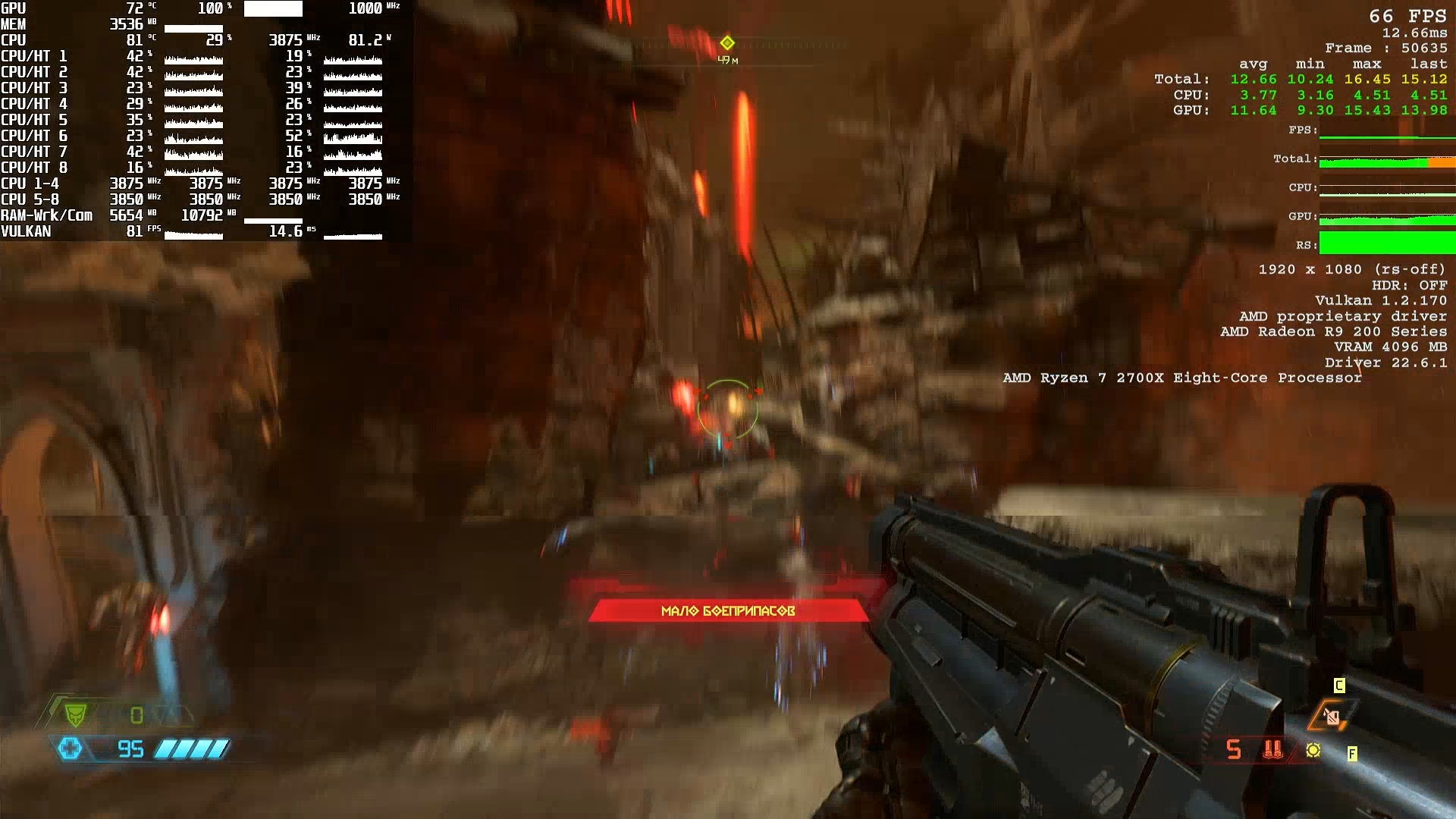Click the yellow diamond objective marker
The height and width of the screenshot is (819, 1456).
coord(727,42)
